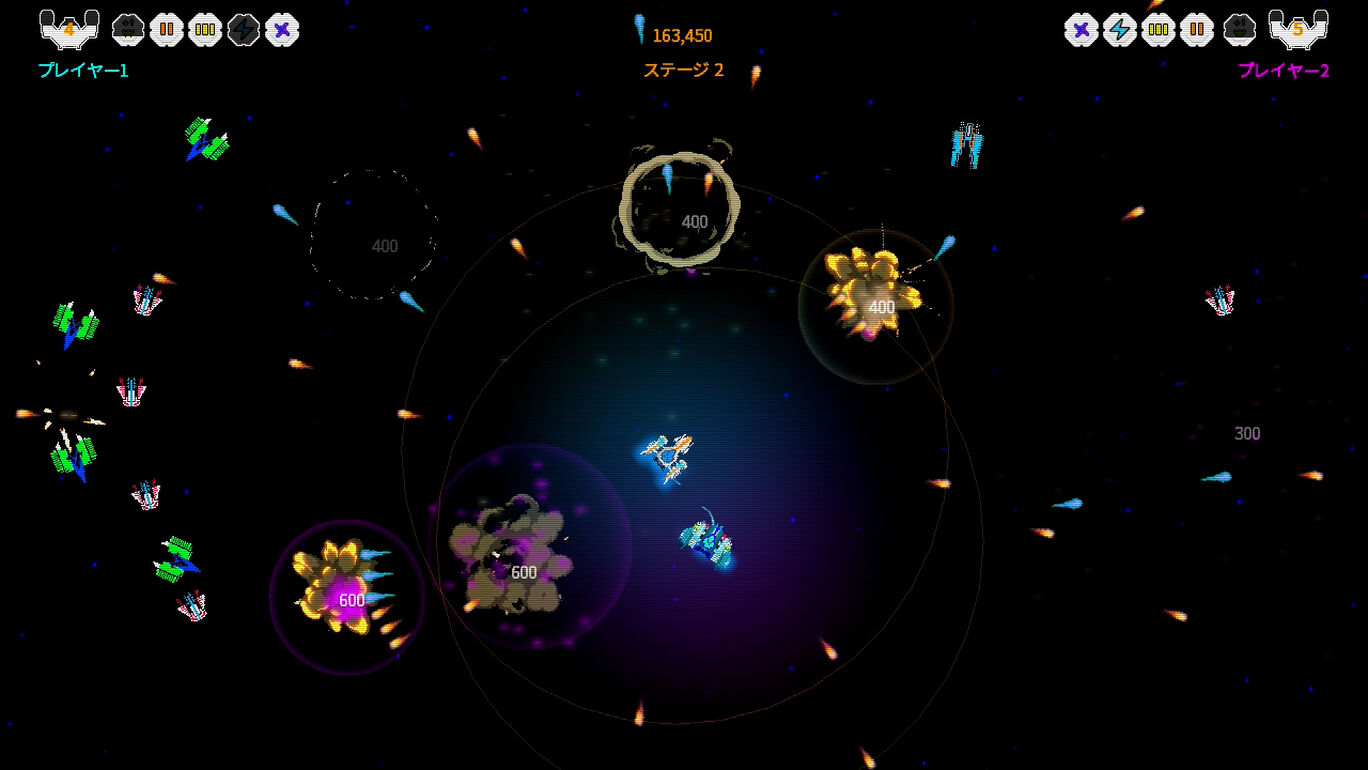Click Player 2's purple X power-up icon
This screenshot has width=1368, height=770.
click(1081, 29)
